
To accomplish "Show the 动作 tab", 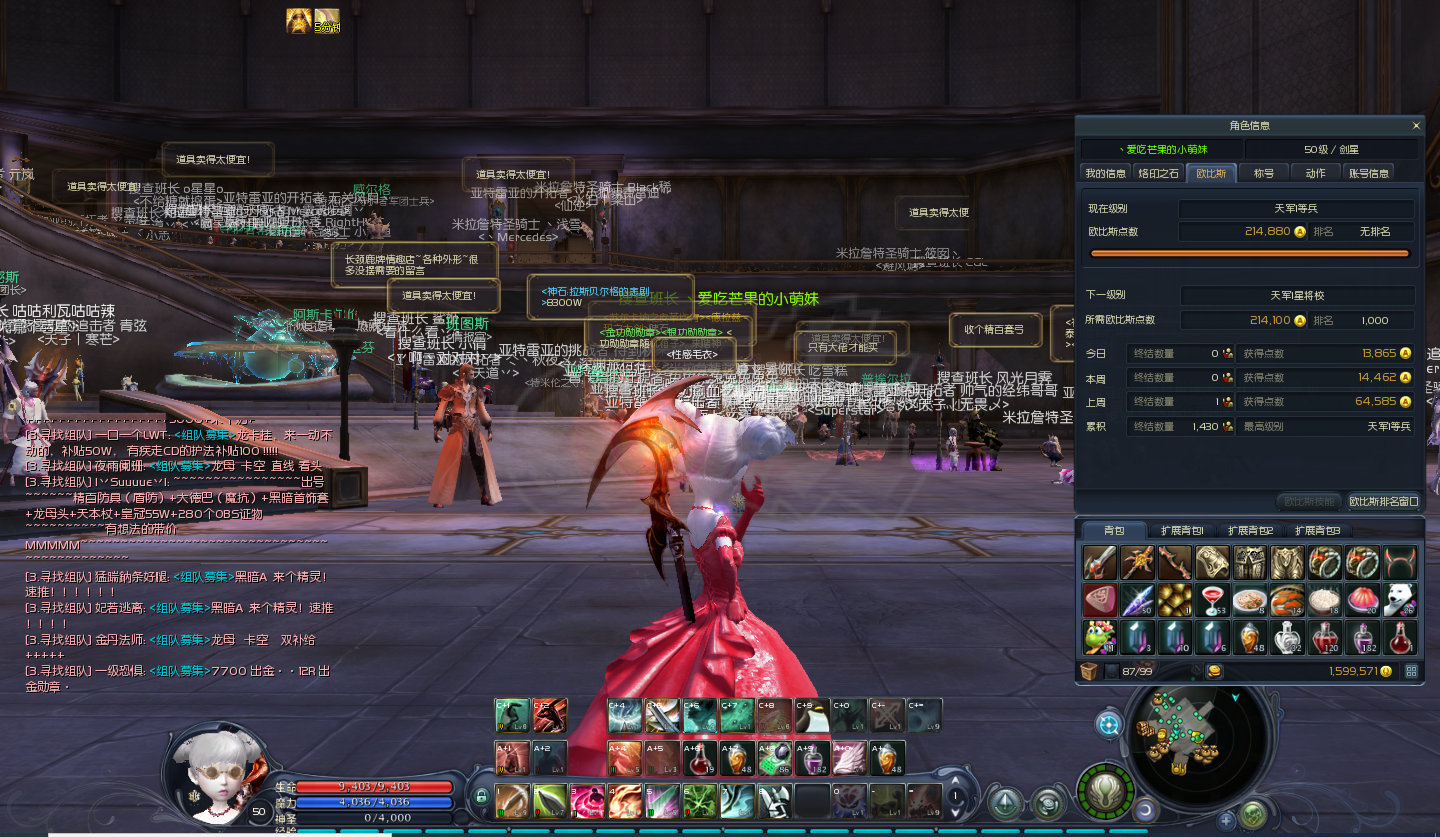I will click(1315, 173).
